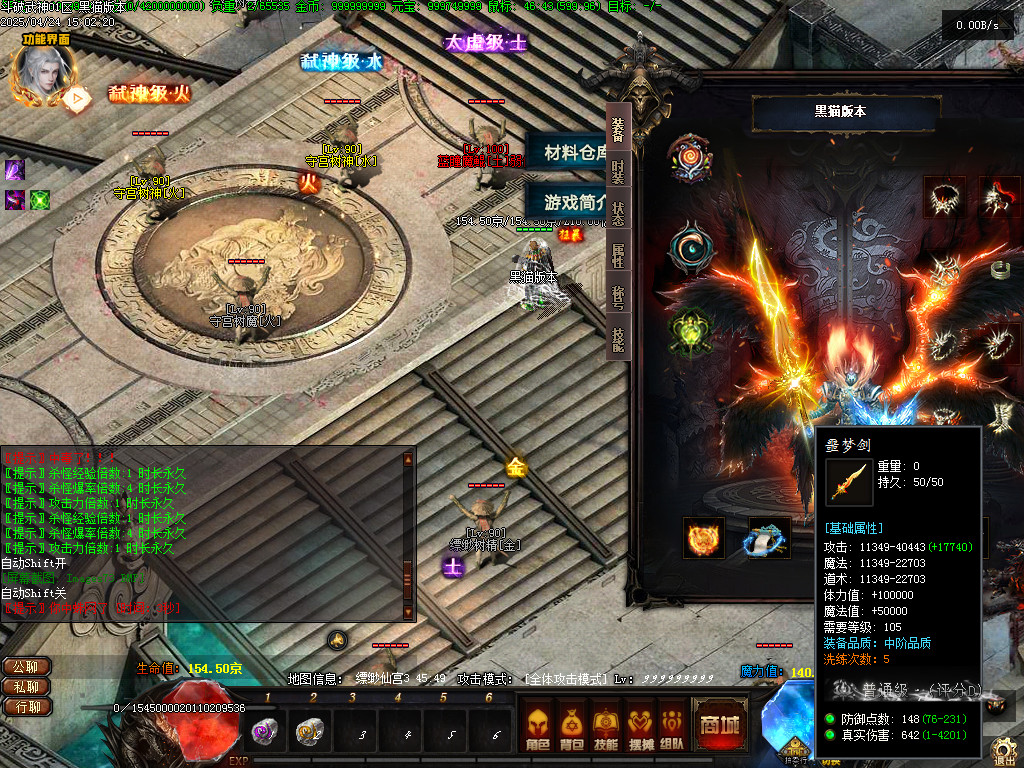Select the 属性 attributes tab
Viewport: 1024px width, 768px height.
coord(618,258)
